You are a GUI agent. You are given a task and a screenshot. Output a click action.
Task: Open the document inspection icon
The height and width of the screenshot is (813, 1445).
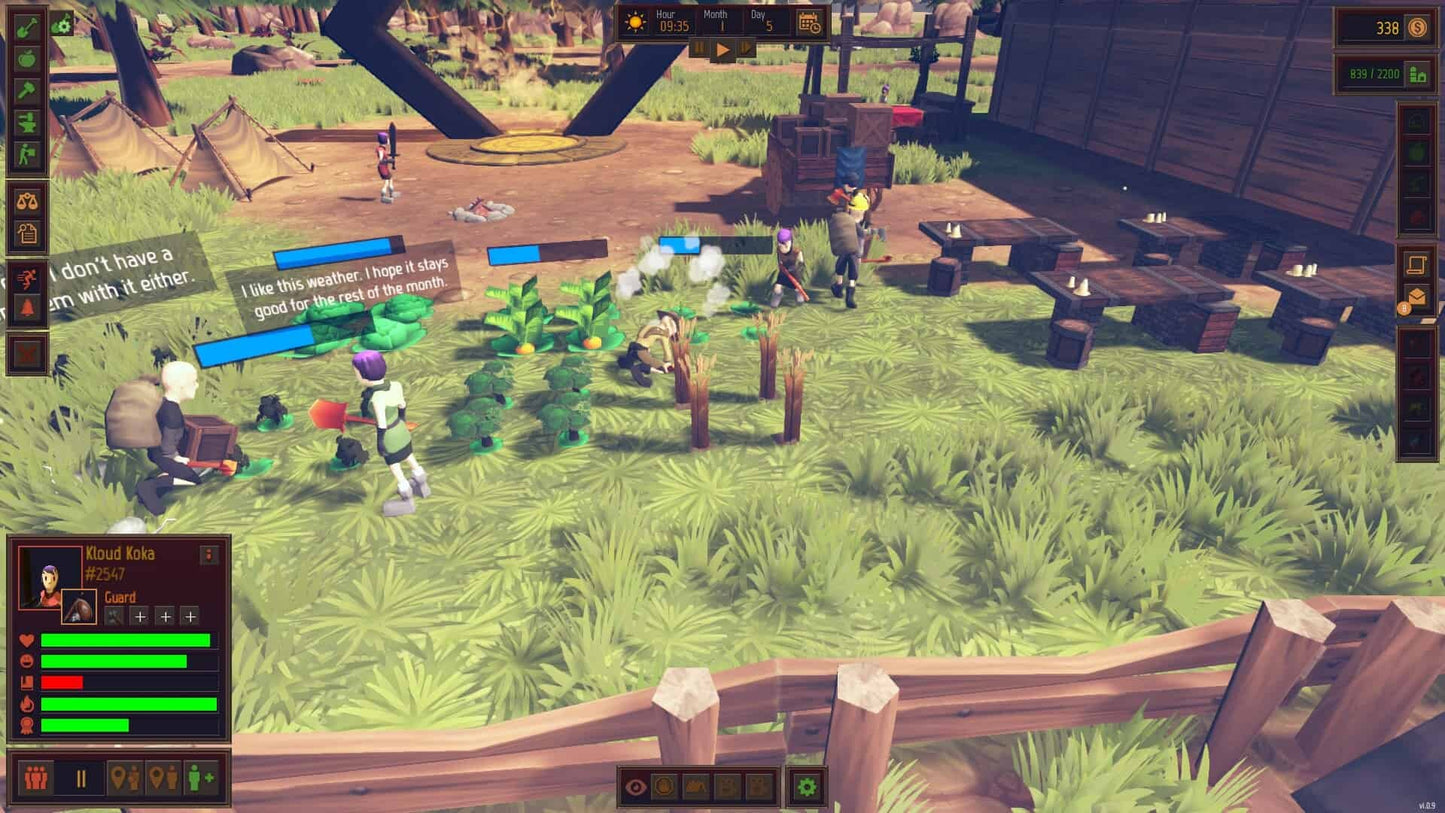(x=27, y=233)
